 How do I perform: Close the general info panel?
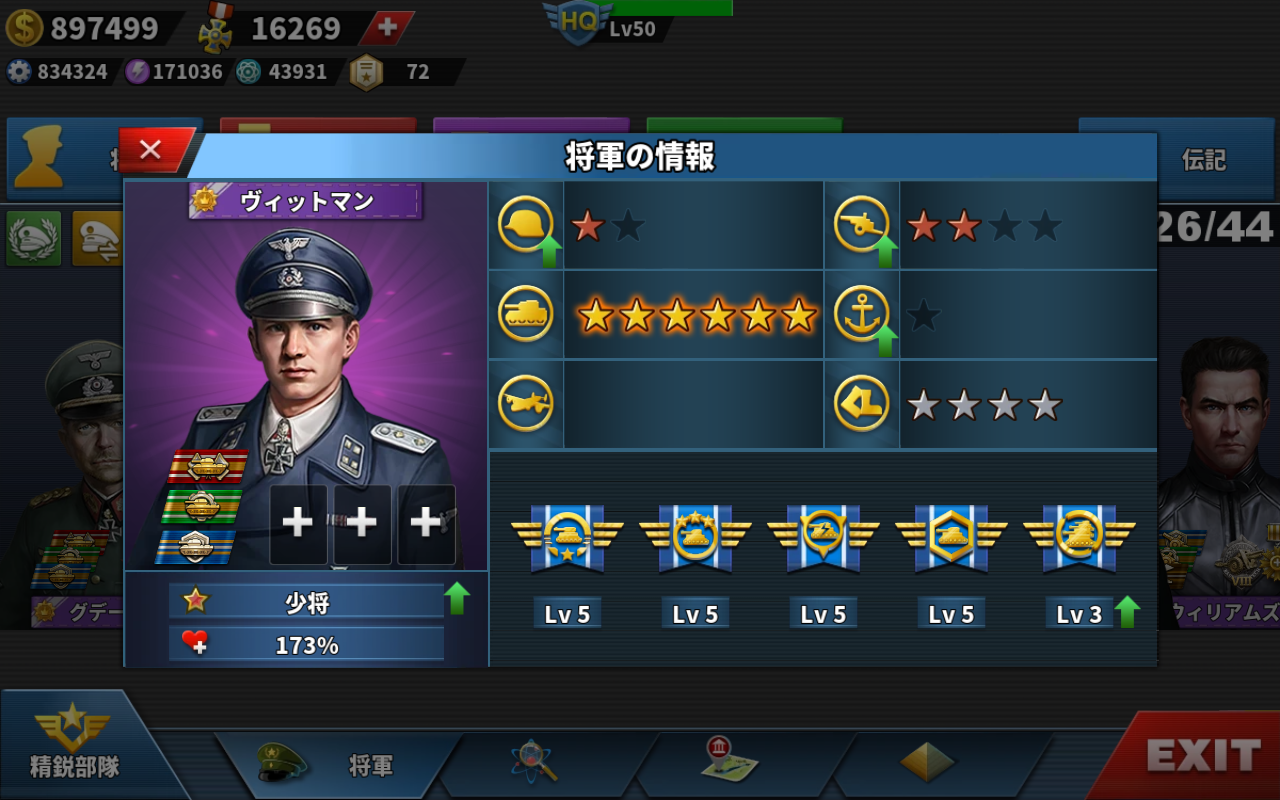point(151,150)
